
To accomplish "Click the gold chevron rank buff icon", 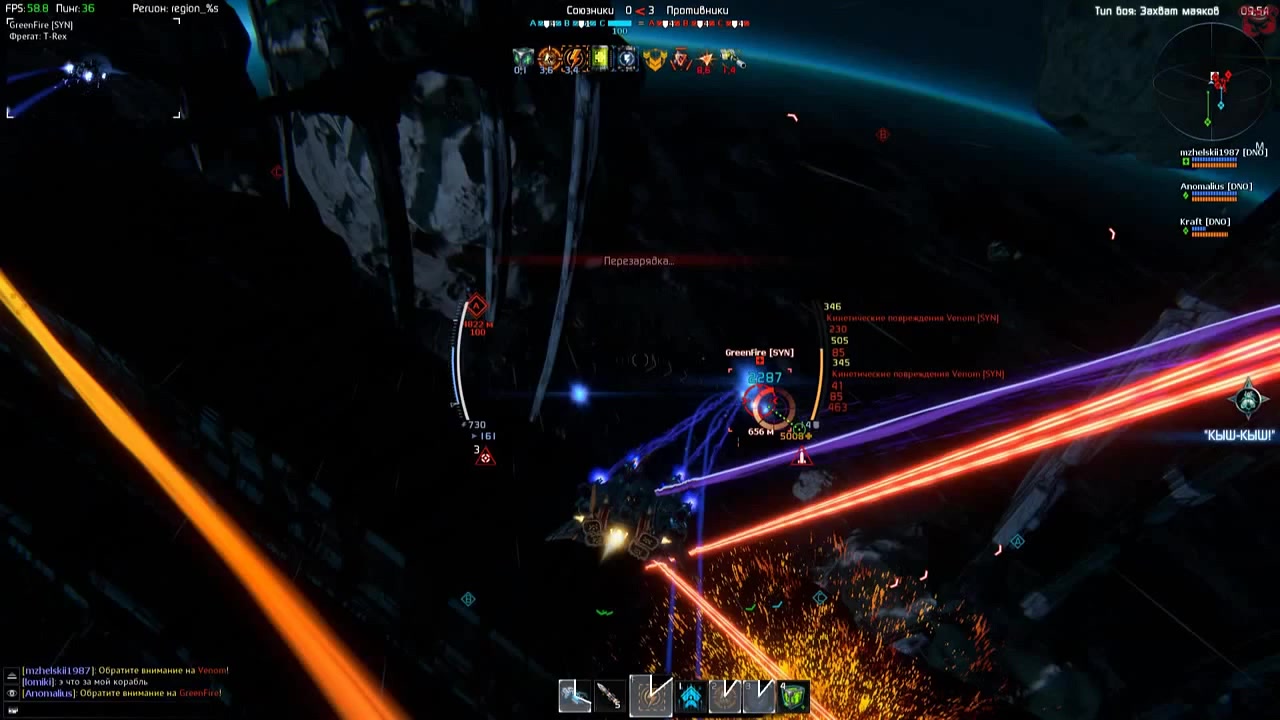I will pyautogui.click(x=654, y=59).
